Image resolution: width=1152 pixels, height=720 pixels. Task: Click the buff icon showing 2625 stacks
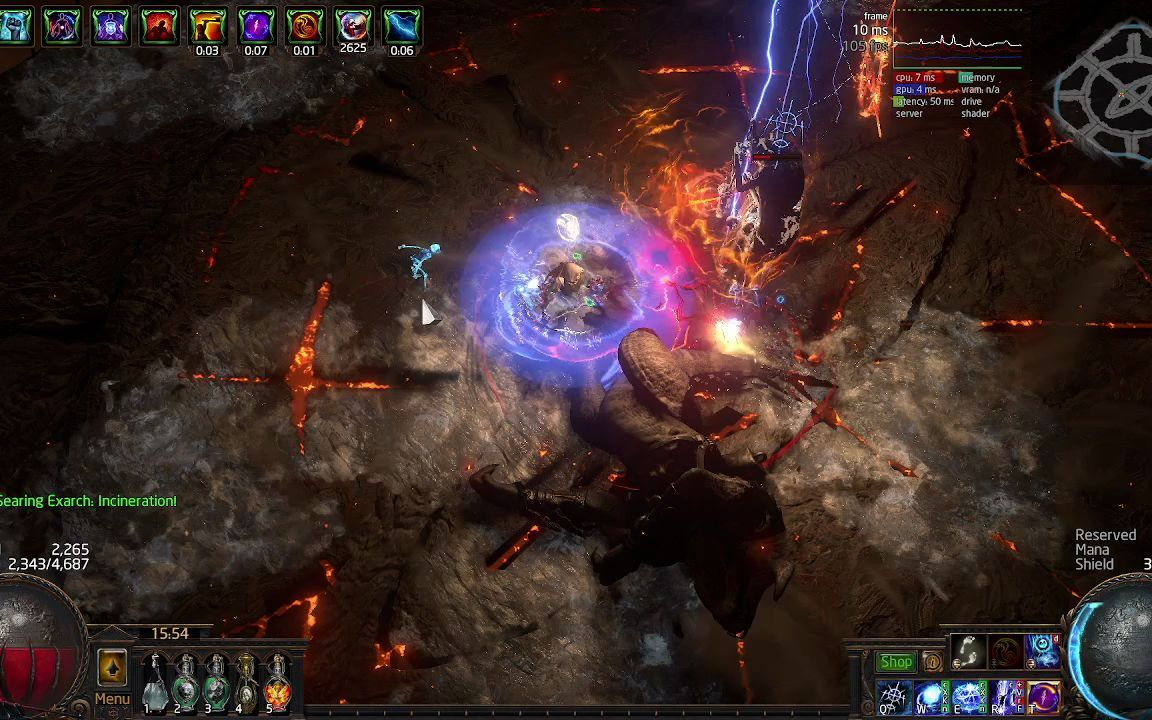pos(353,25)
